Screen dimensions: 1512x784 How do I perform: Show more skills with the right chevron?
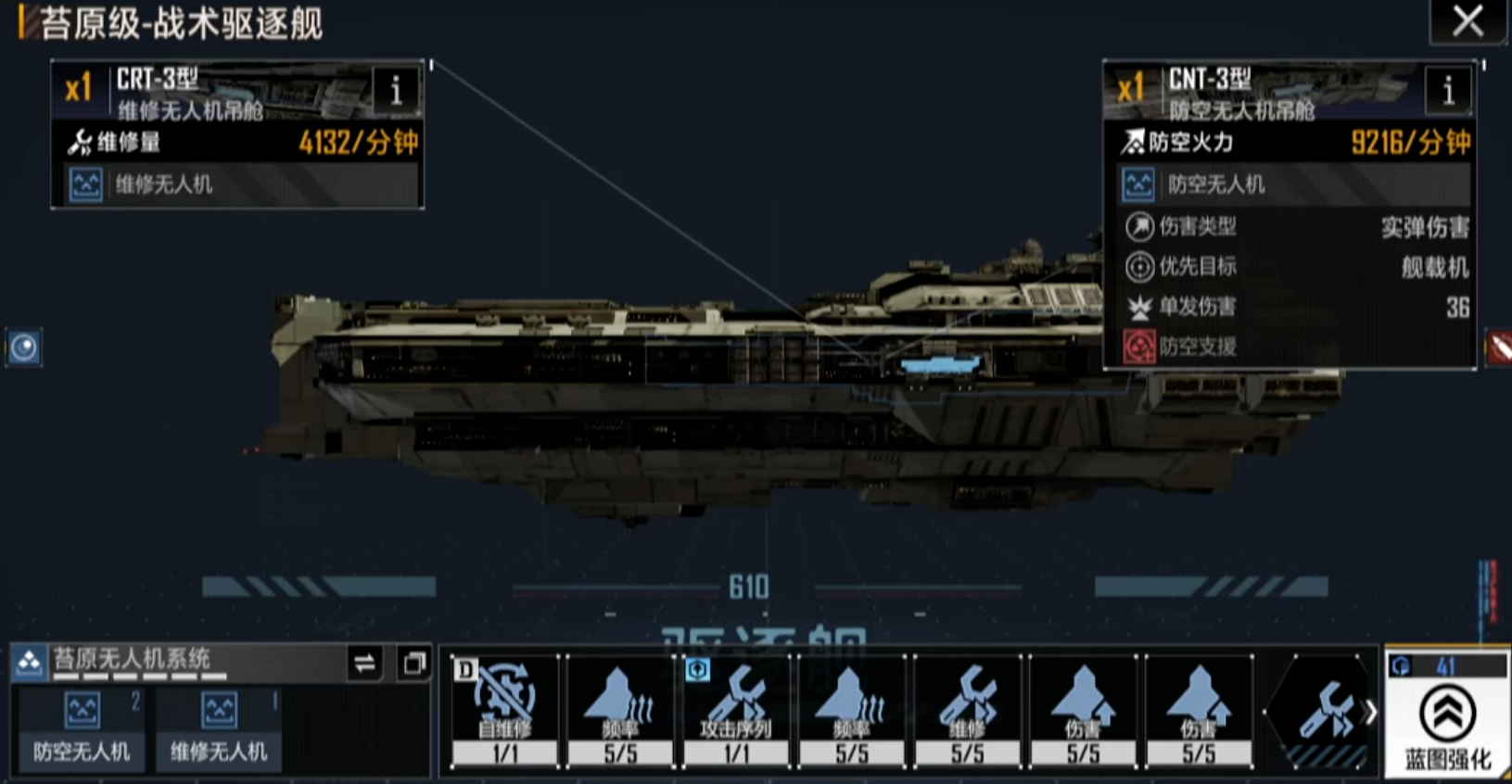click(1369, 712)
